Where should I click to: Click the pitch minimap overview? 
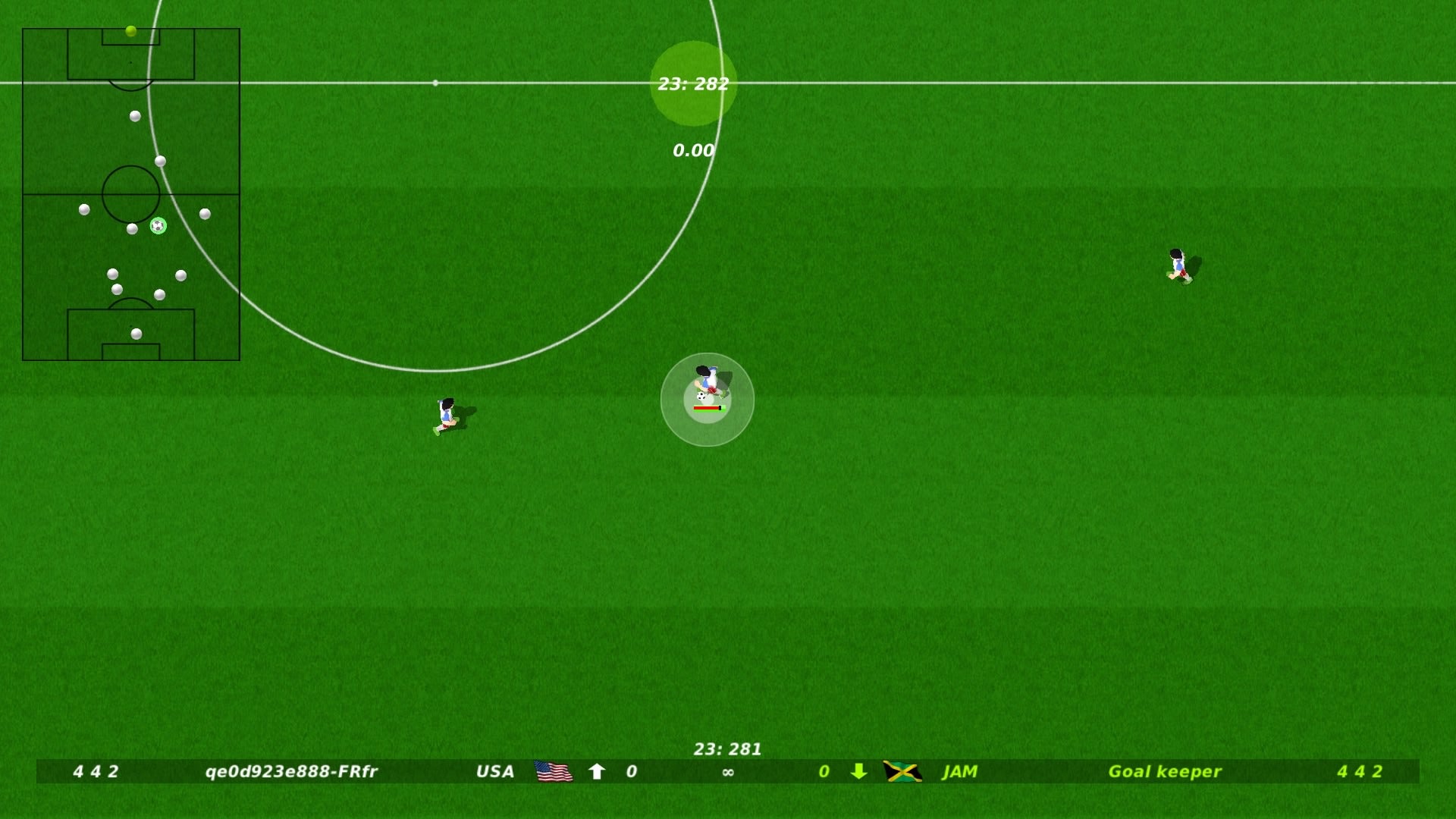click(x=131, y=194)
